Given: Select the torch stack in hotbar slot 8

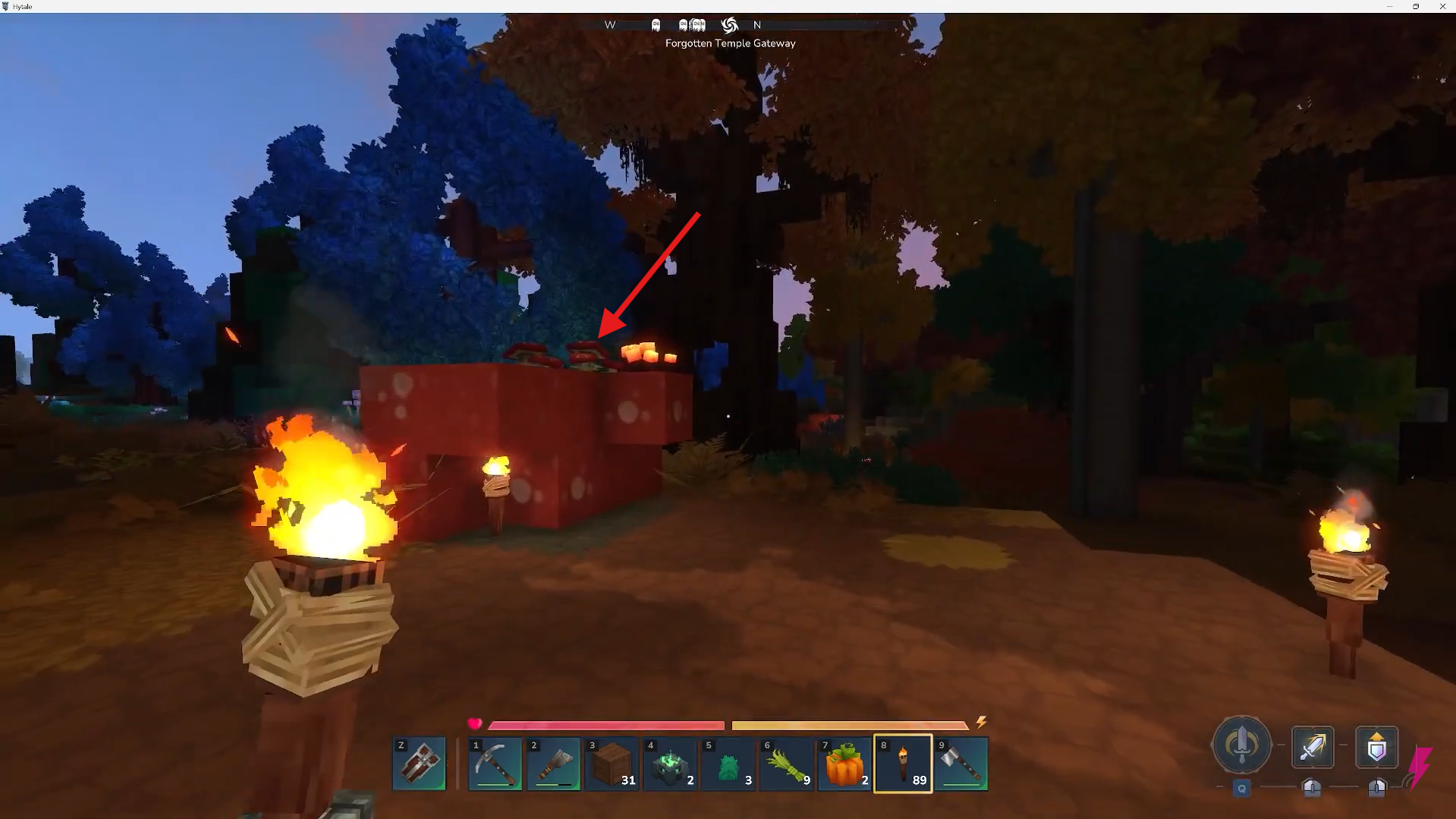Looking at the screenshot, I should tap(902, 764).
